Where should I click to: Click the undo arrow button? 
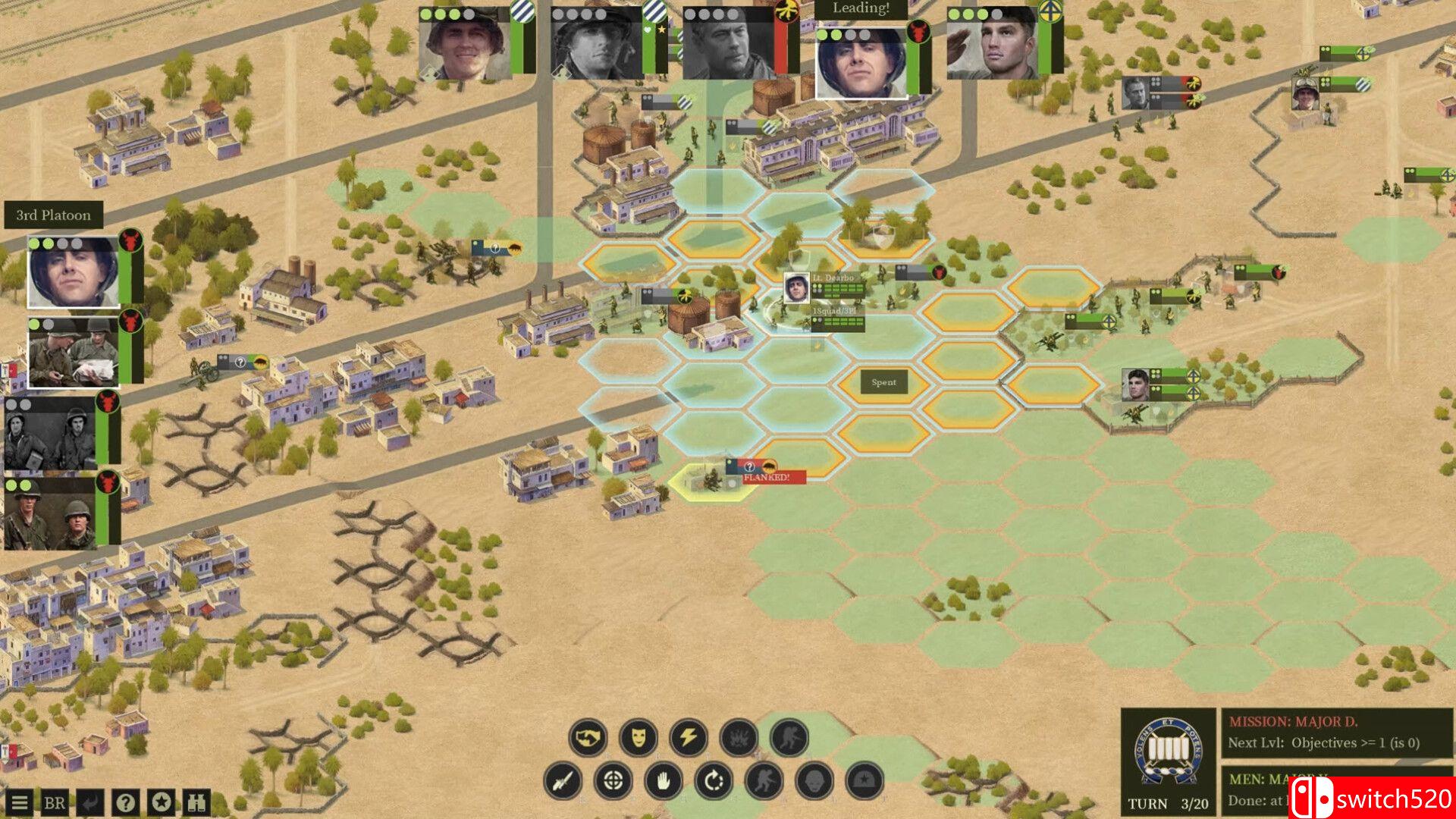tap(89, 802)
